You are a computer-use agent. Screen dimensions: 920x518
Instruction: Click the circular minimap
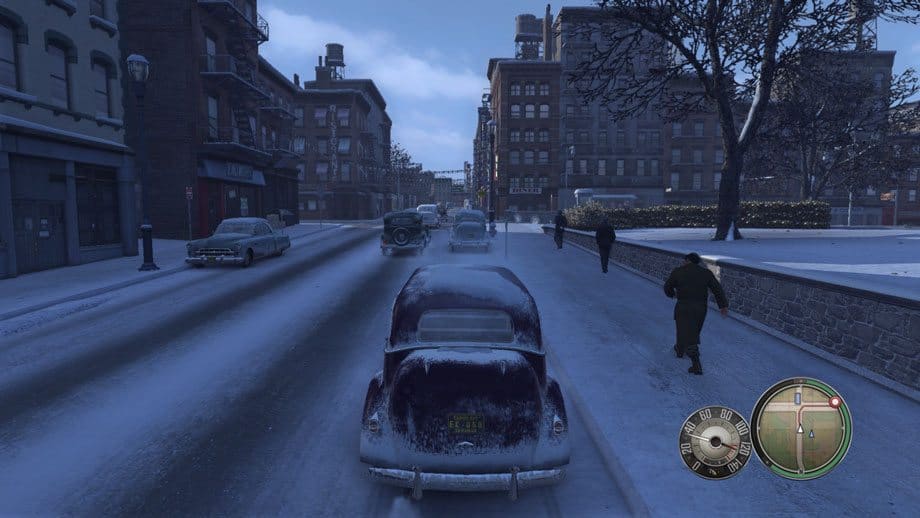800,428
